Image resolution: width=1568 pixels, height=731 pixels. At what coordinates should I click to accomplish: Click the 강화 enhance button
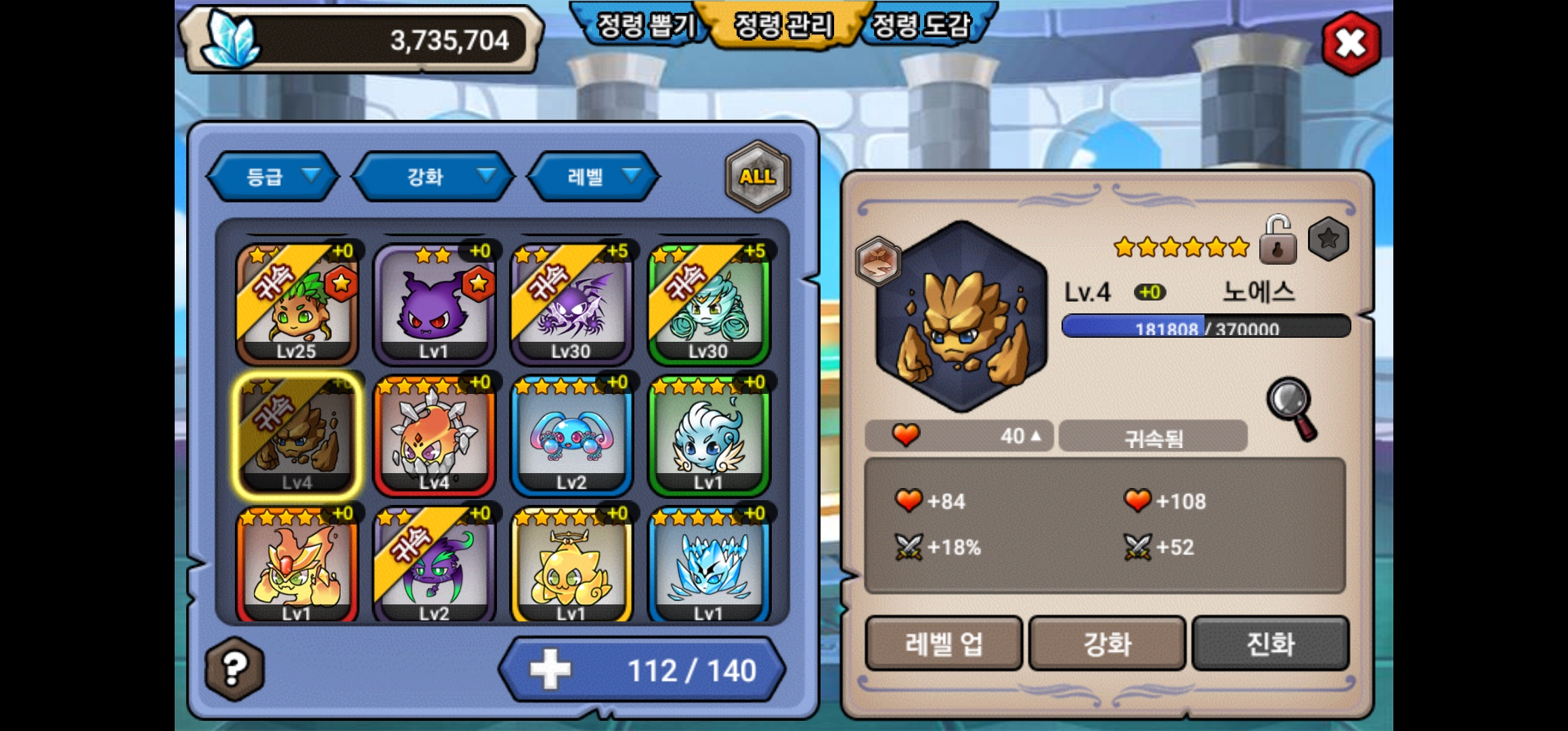[1107, 644]
